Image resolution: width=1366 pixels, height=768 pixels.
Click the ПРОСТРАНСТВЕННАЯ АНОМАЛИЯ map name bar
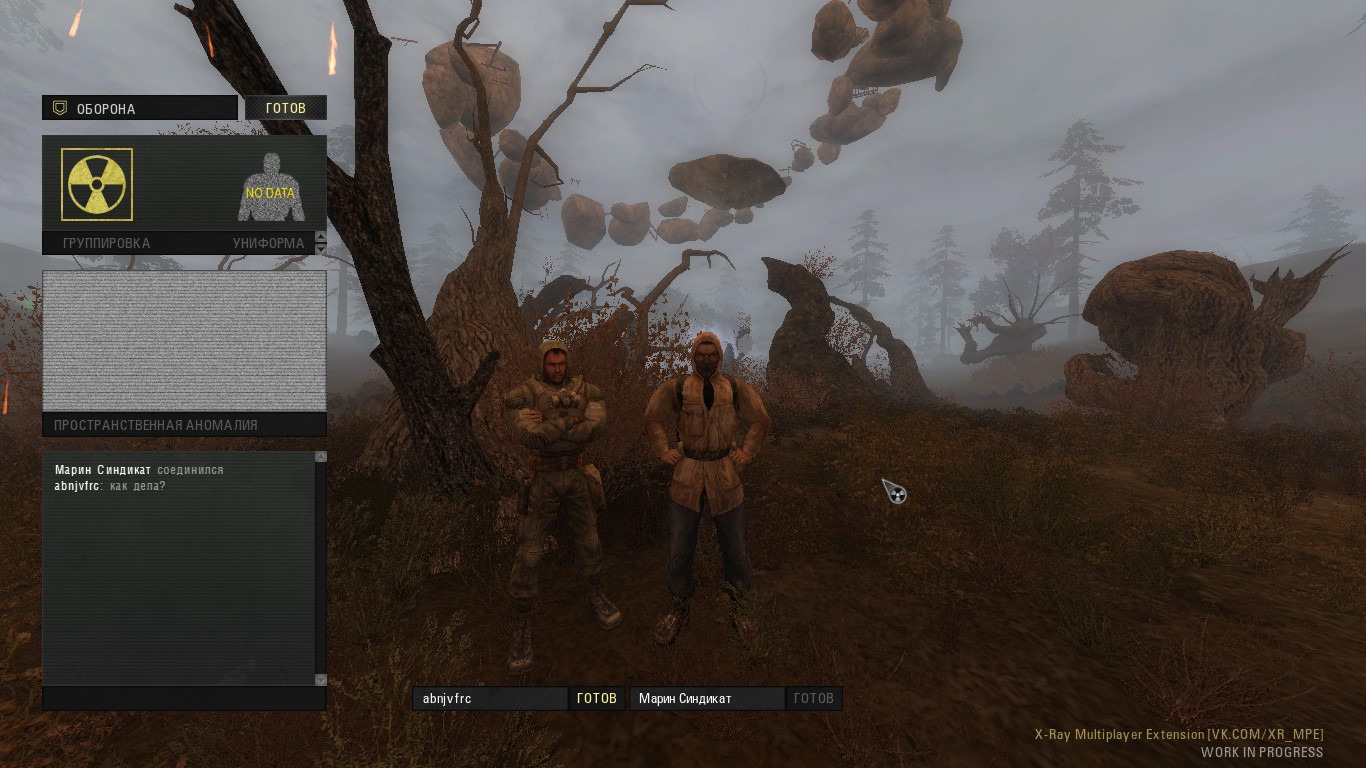point(184,425)
